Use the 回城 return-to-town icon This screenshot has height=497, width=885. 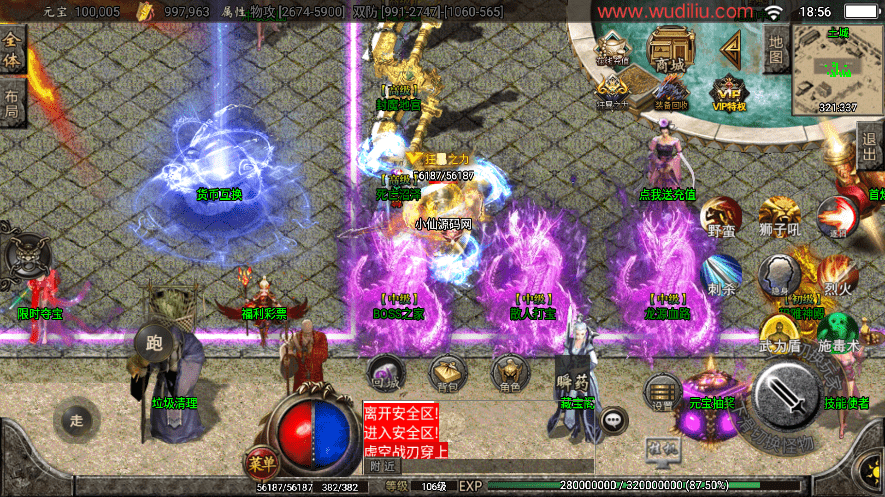pyautogui.click(x=385, y=372)
